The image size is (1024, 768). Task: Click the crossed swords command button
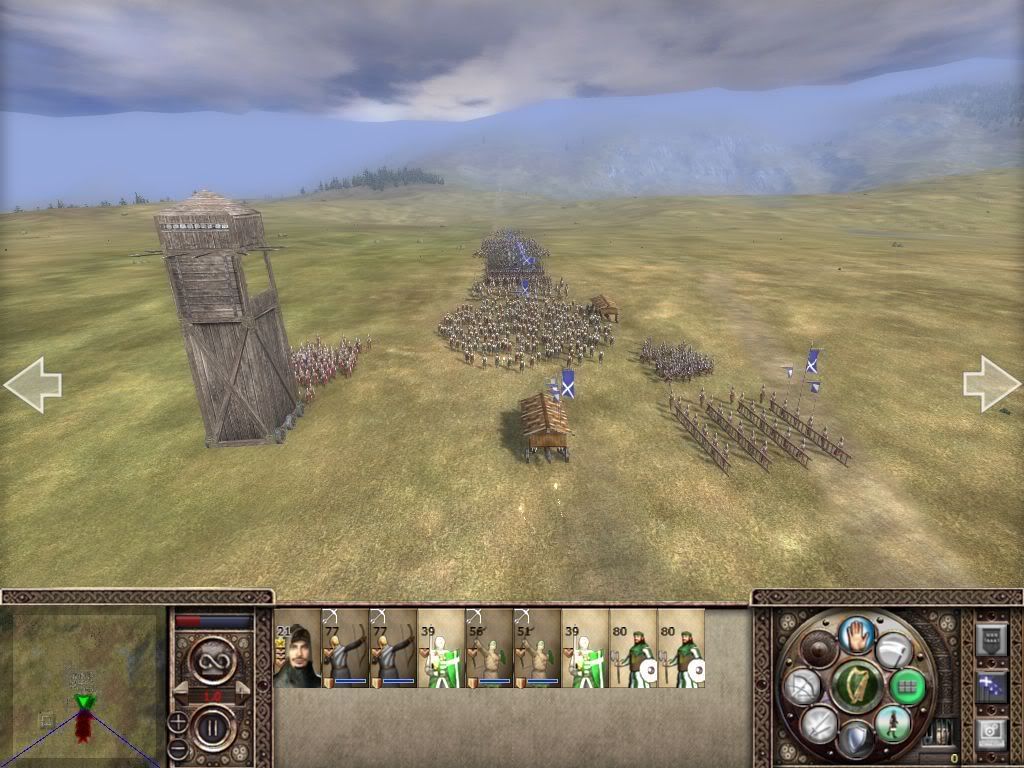click(x=819, y=724)
